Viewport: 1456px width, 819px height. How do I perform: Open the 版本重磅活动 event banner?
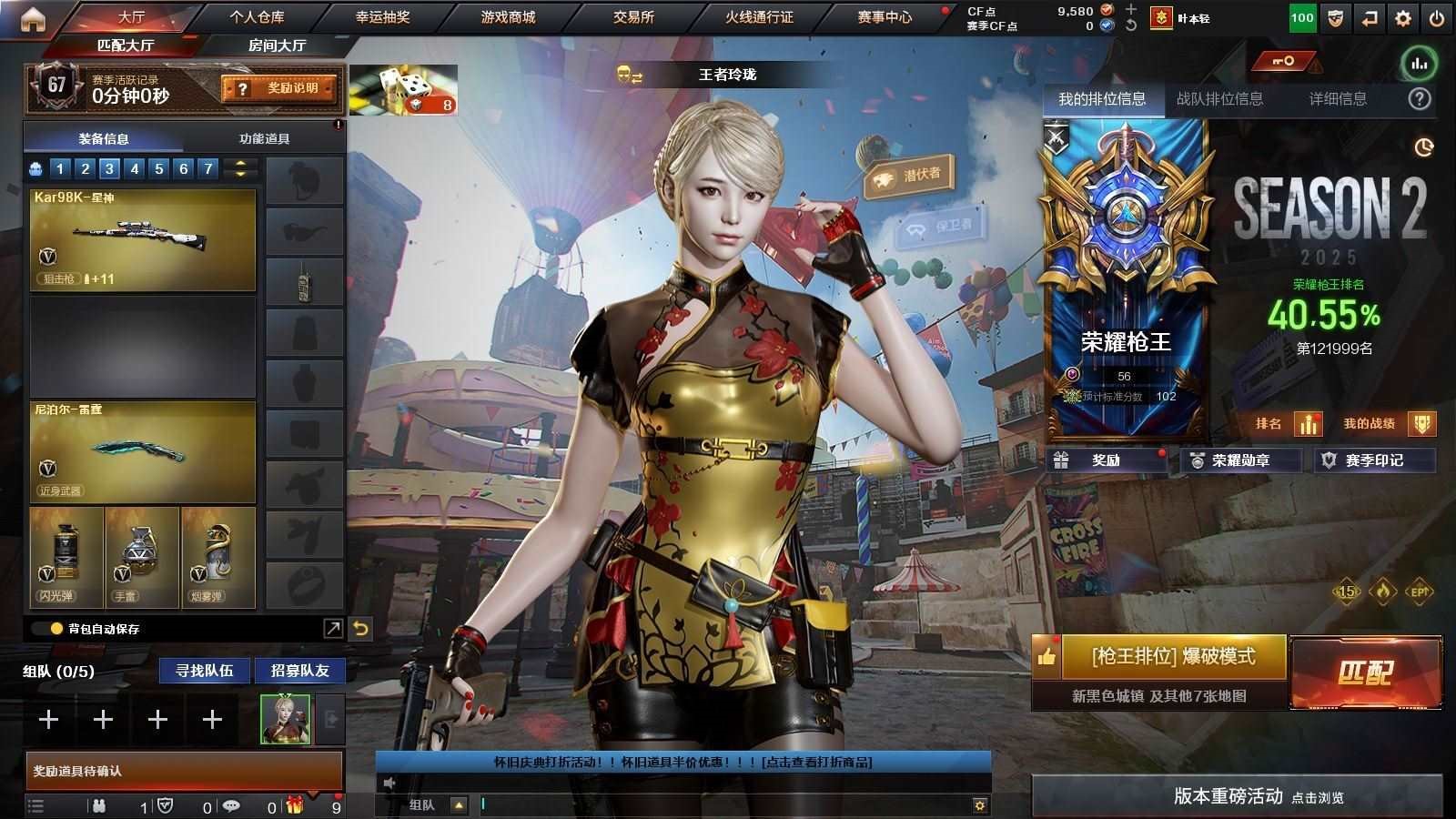(1236, 796)
